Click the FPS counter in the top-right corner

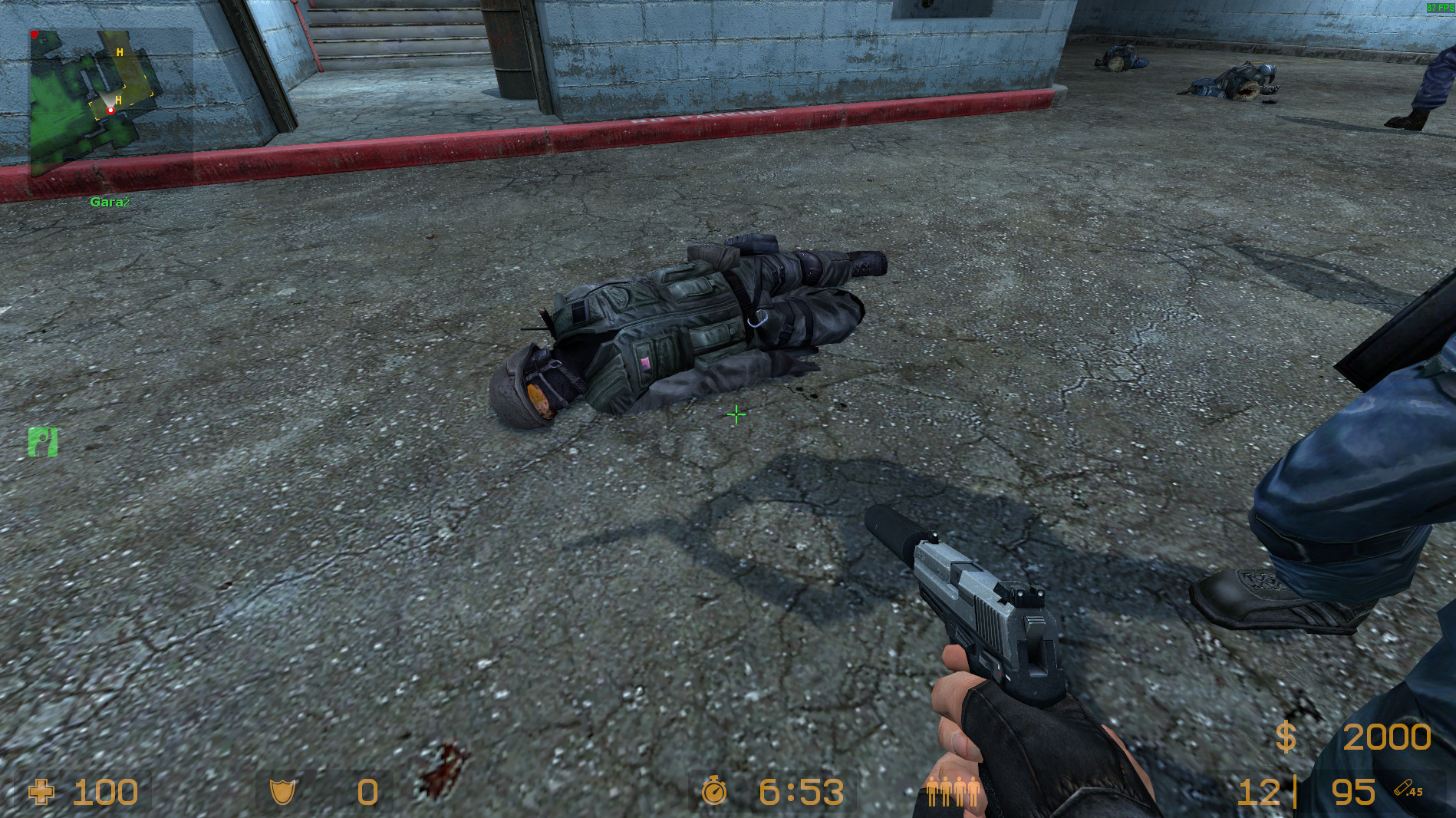[1441, 8]
